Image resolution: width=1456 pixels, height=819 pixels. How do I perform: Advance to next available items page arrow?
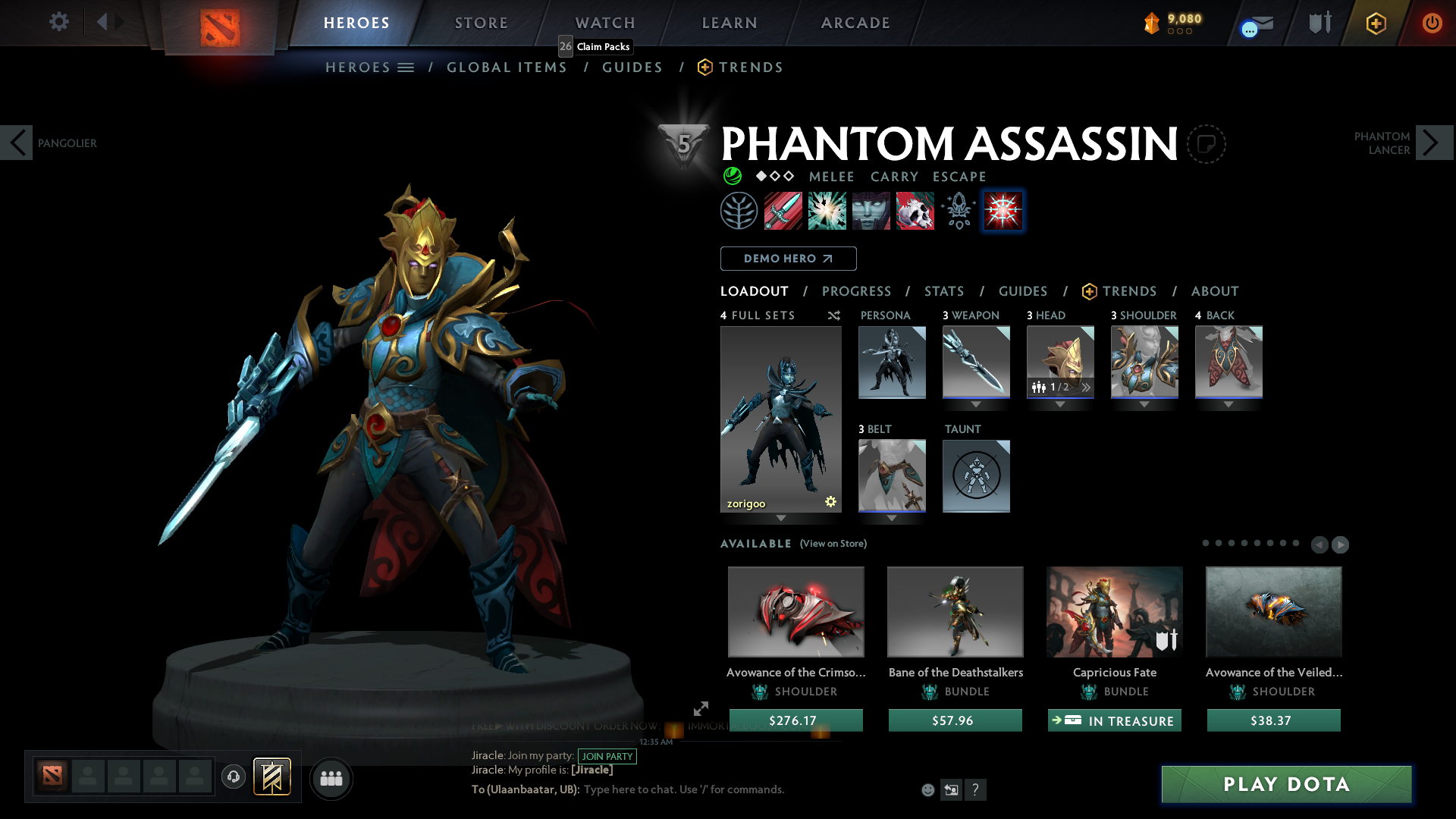(x=1341, y=544)
